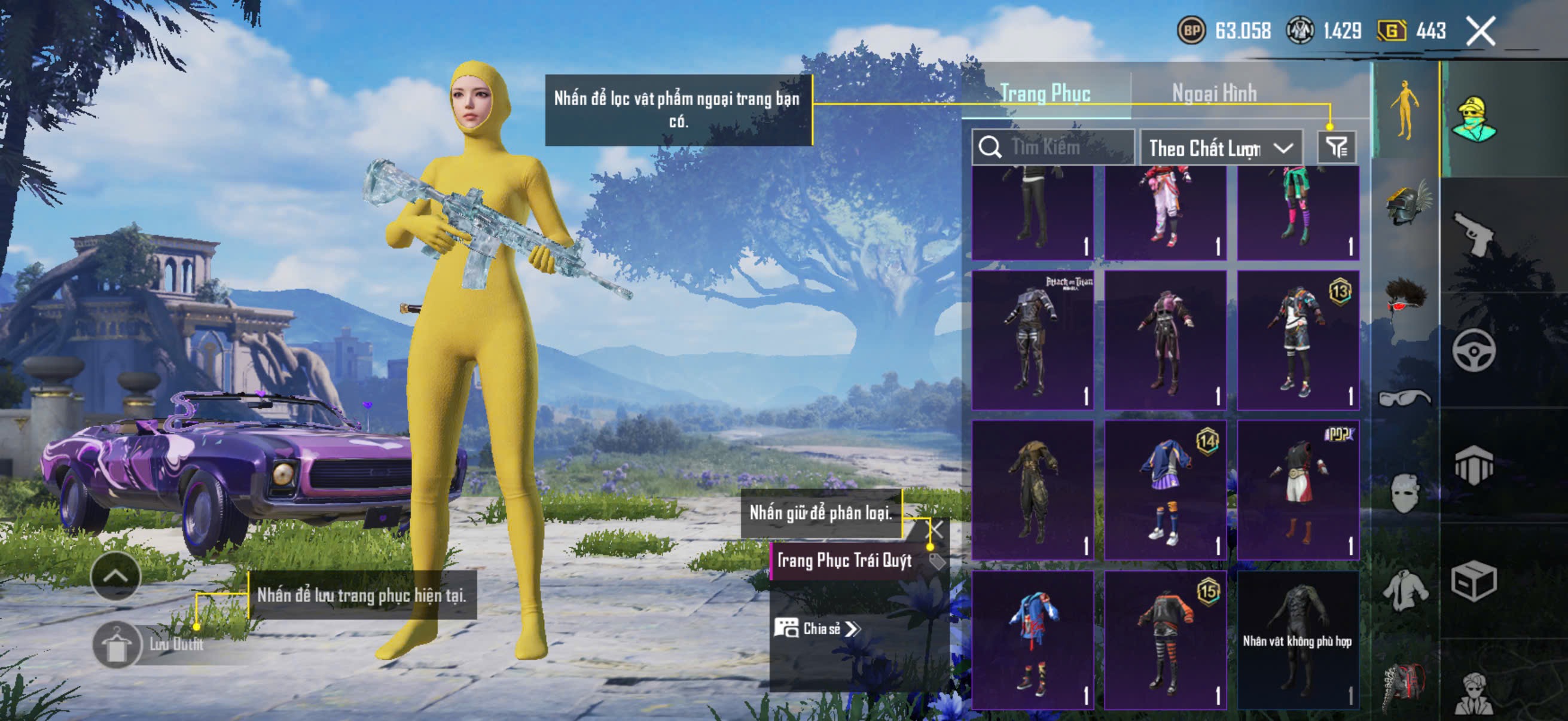Image resolution: width=1568 pixels, height=721 pixels.
Task: Select the helmet category icon
Action: [x=1407, y=204]
